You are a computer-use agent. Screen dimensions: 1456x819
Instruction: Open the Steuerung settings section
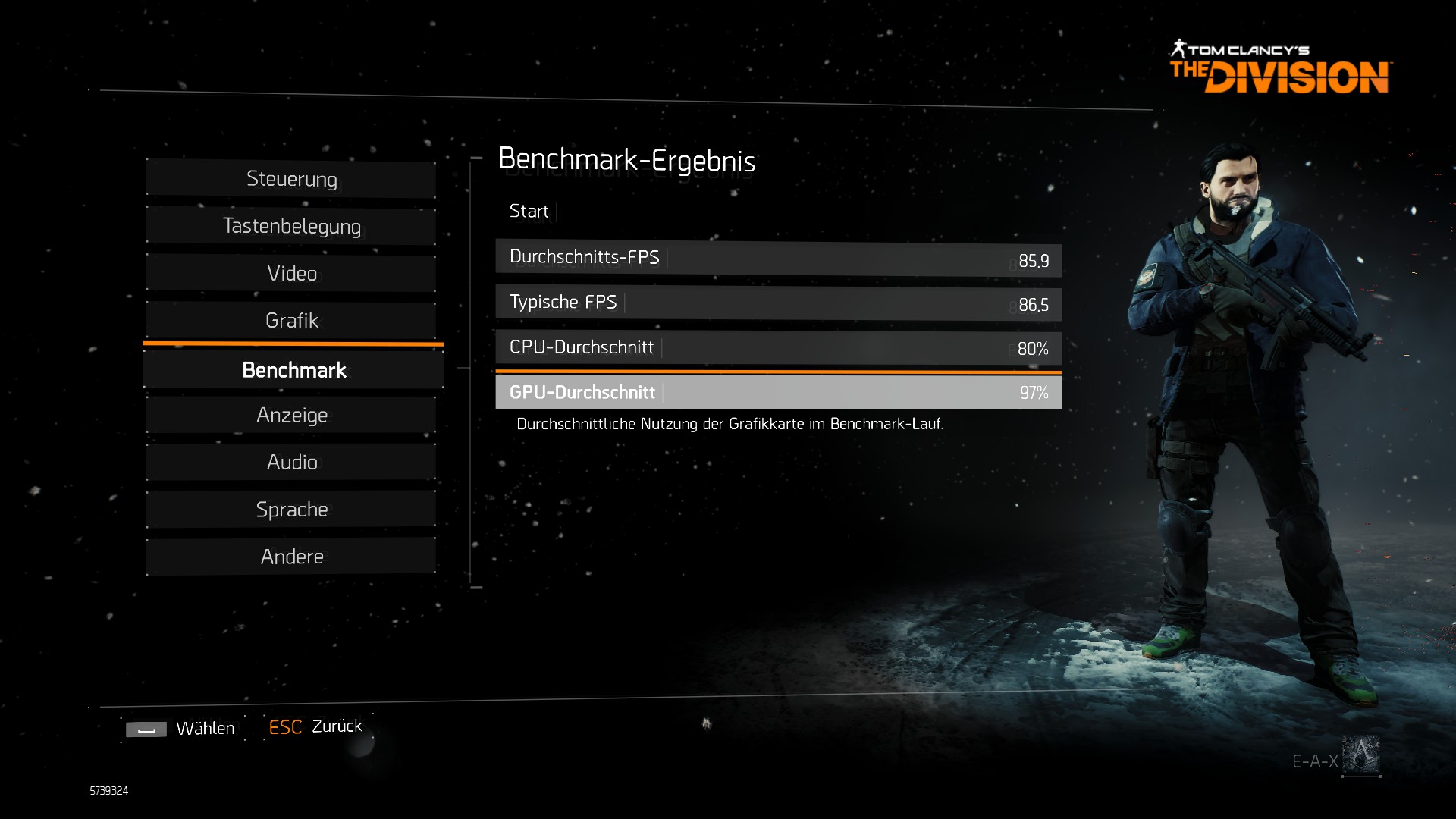[291, 180]
